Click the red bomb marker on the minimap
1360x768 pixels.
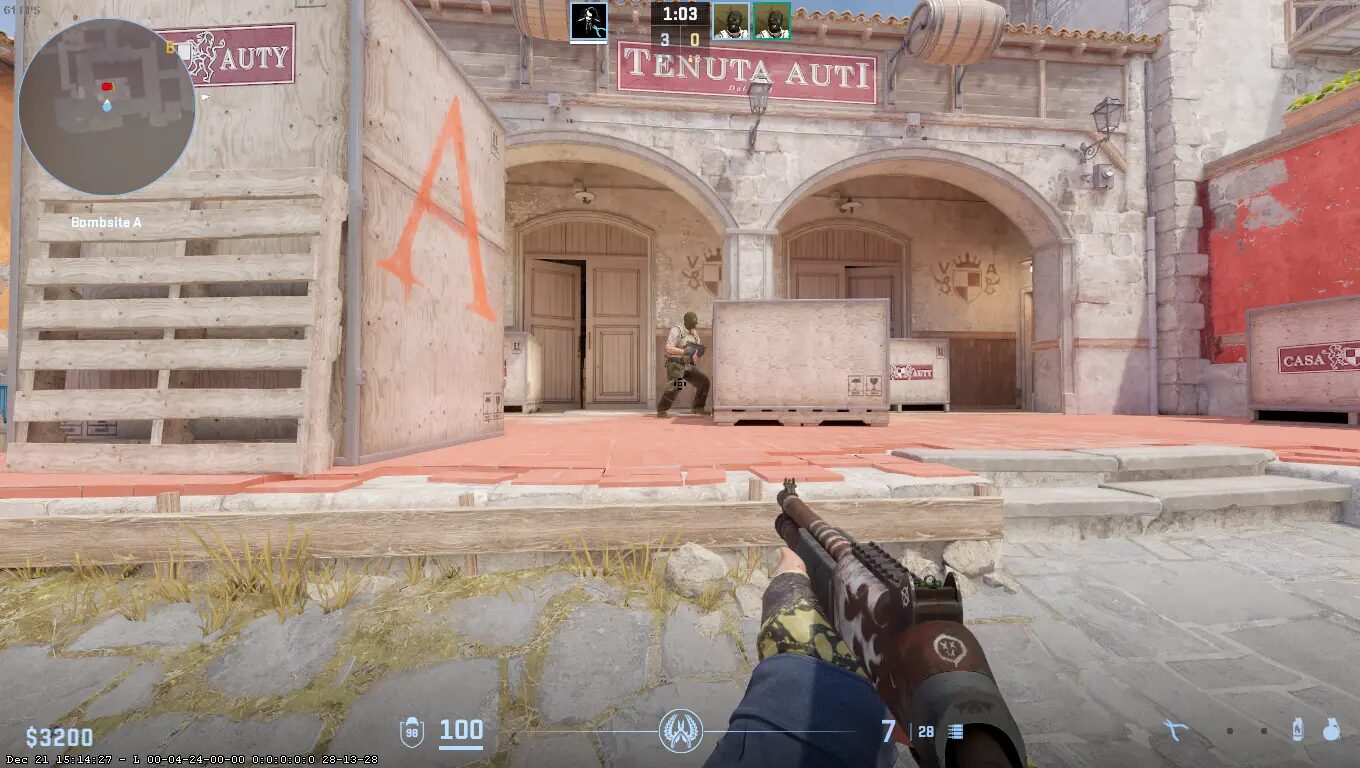106,87
